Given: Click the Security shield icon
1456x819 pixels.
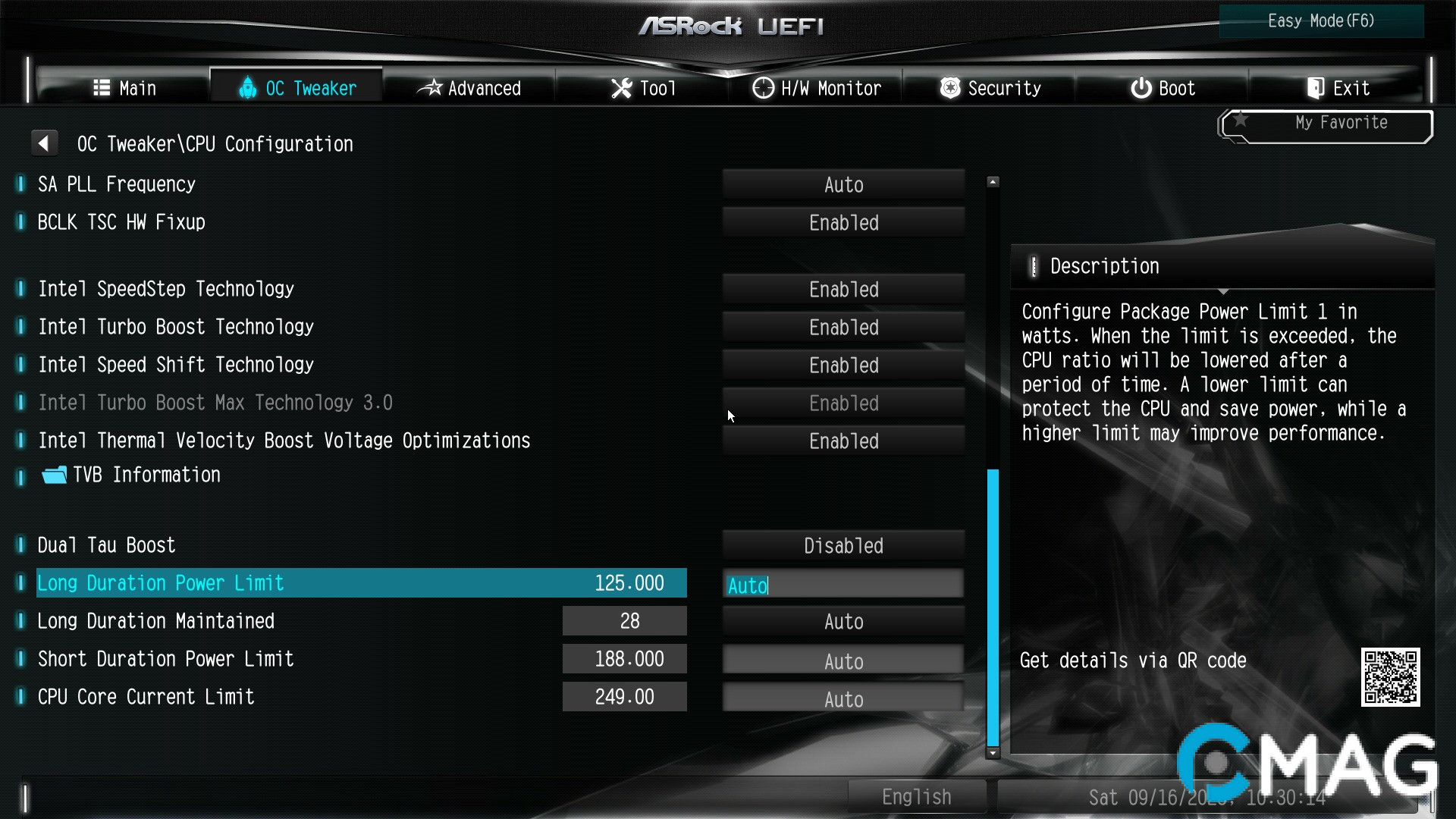Looking at the screenshot, I should pyautogui.click(x=949, y=88).
